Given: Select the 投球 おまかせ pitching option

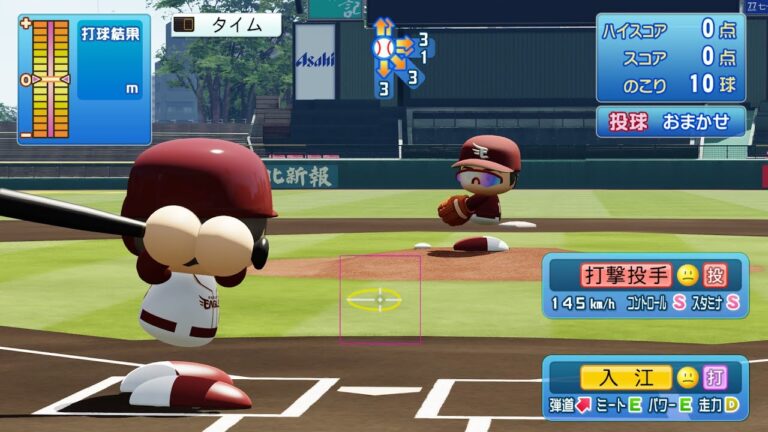Looking at the screenshot, I should [671, 121].
